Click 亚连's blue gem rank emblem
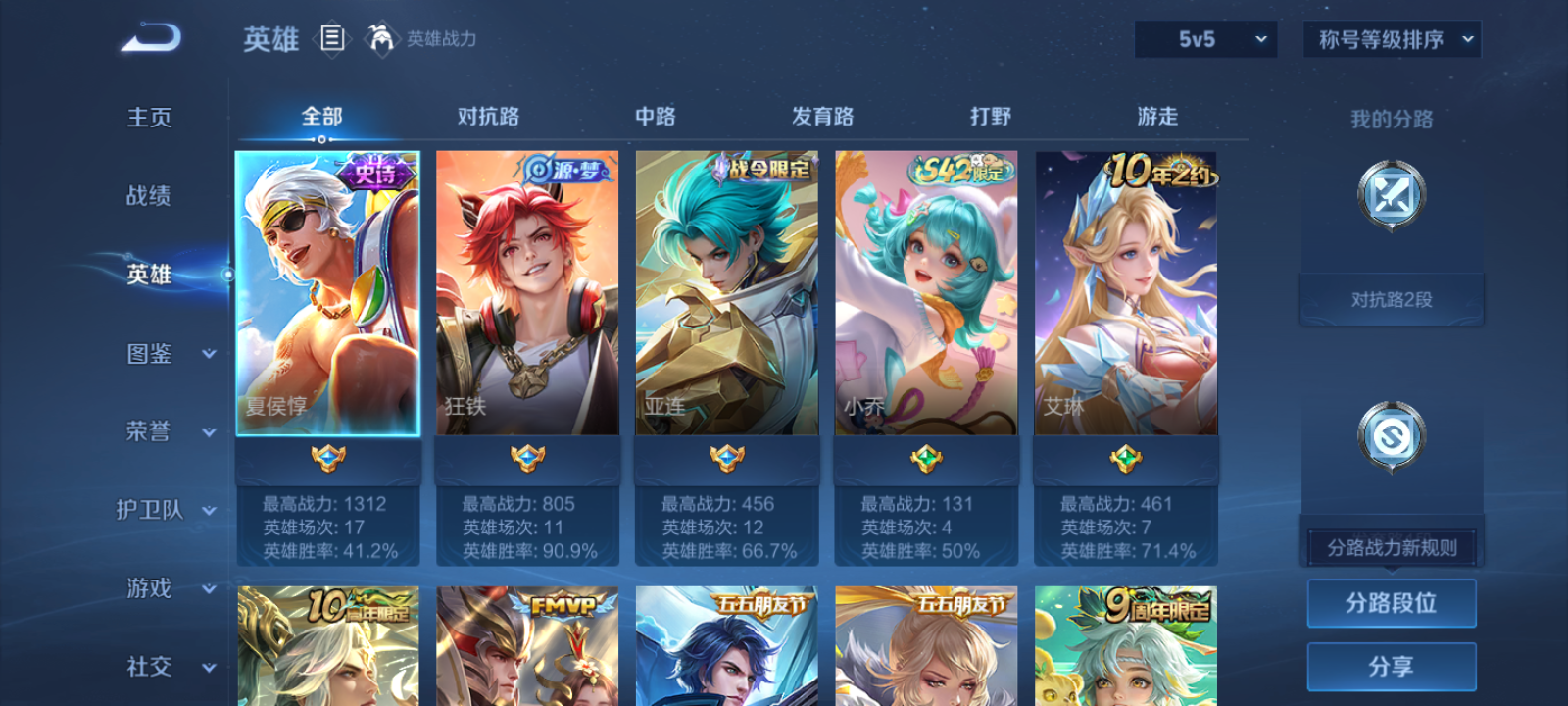Viewport: 1568px width, 706px height. [x=726, y=458]
